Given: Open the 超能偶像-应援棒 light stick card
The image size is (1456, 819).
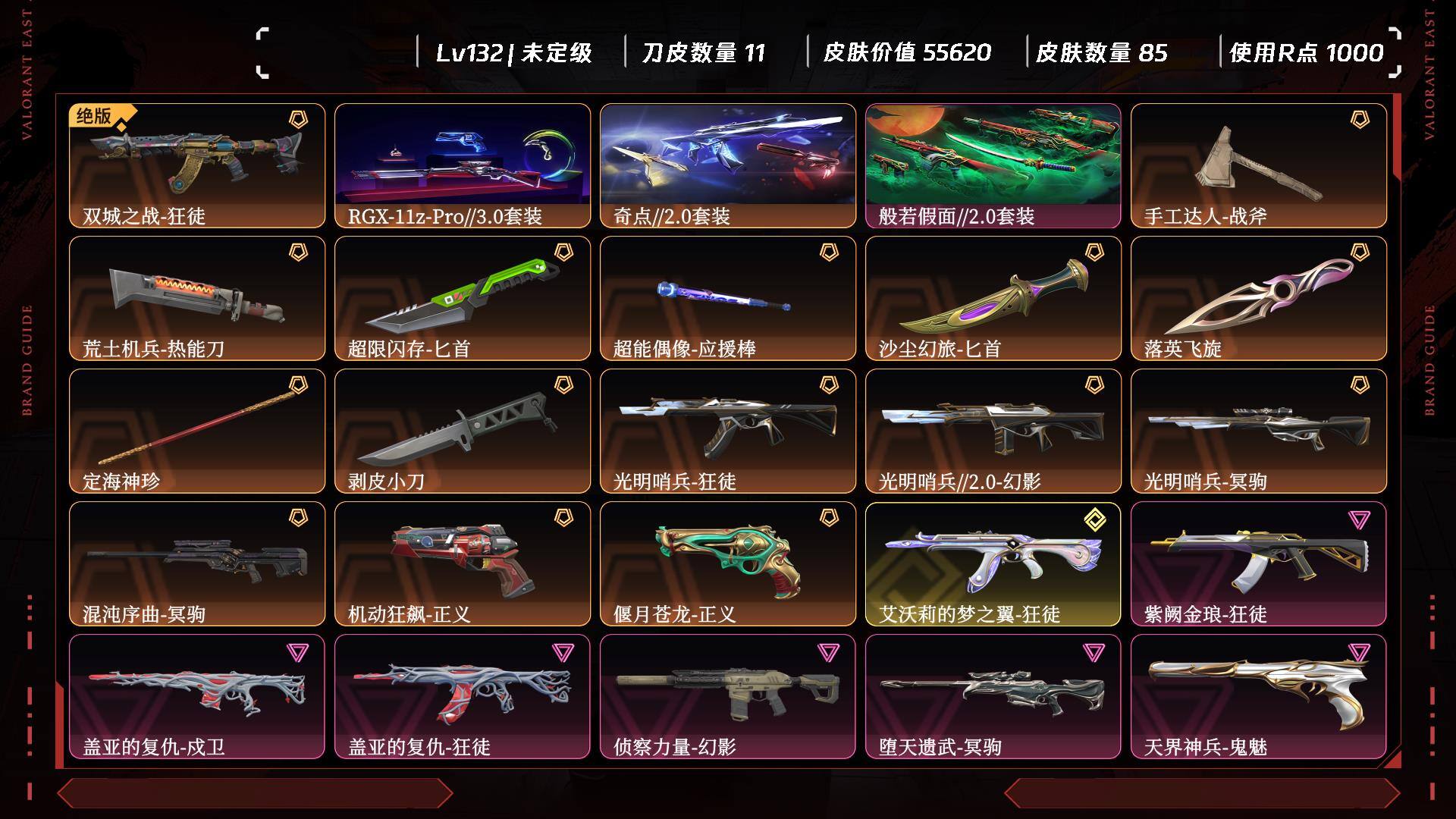Looking at the screenshot, I should [x=728, y=298].
